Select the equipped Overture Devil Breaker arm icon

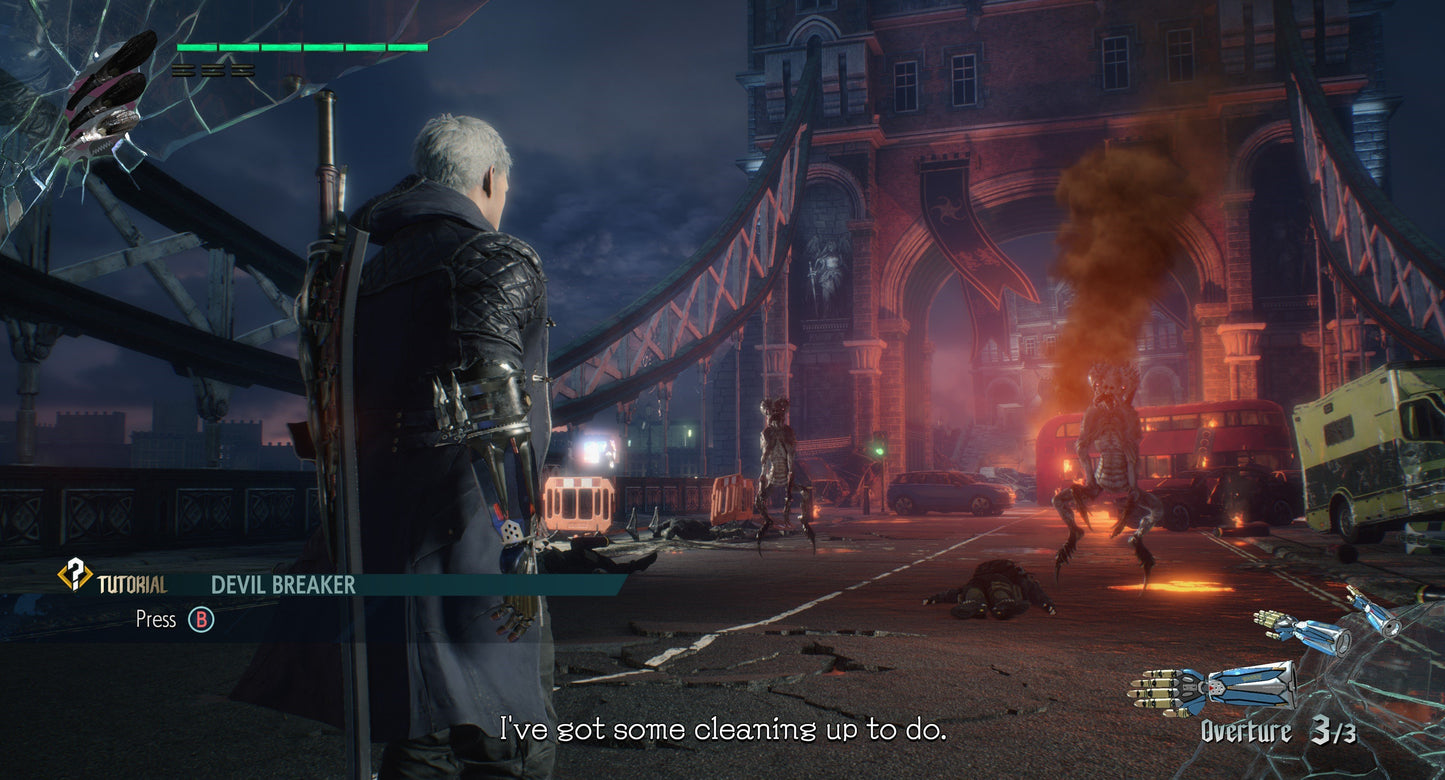[x=1212, y=689]
